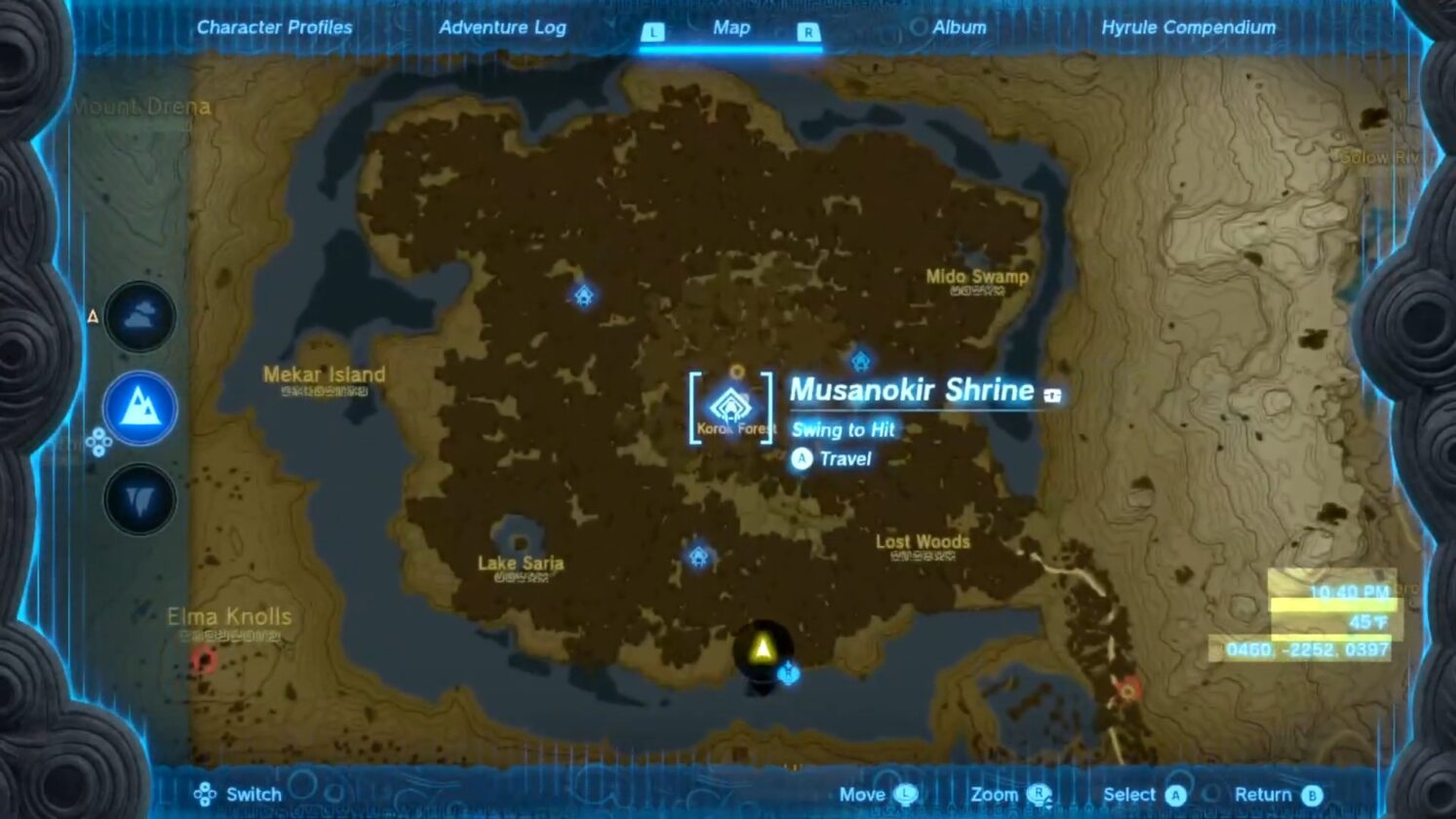Click the D-pad Switch icon at bottom left
Image resolution: width=1456 pixels, height=819 pixels.
[206, 795]
